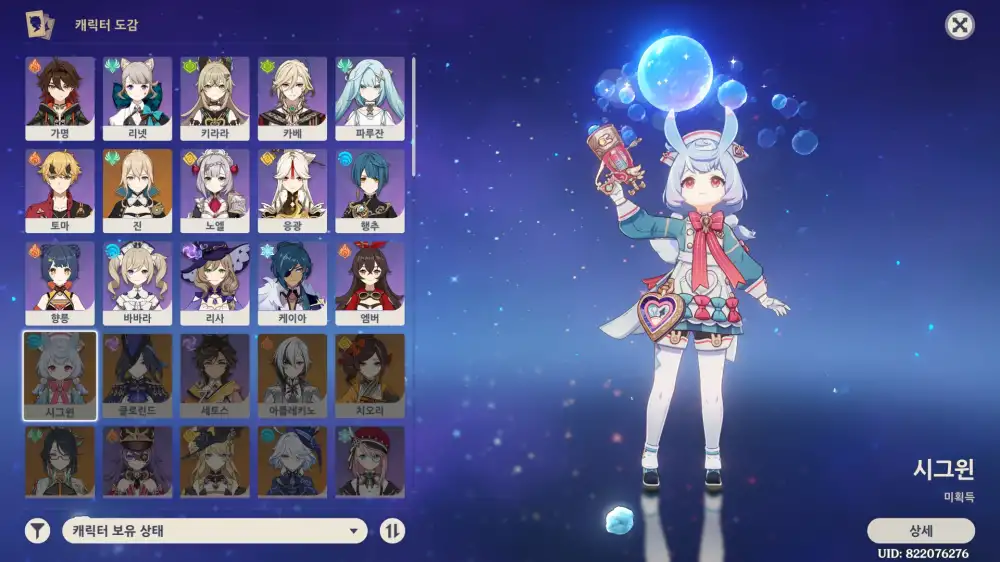Show 노엘 in the archive
The image size is (1000, 562).
215,190
